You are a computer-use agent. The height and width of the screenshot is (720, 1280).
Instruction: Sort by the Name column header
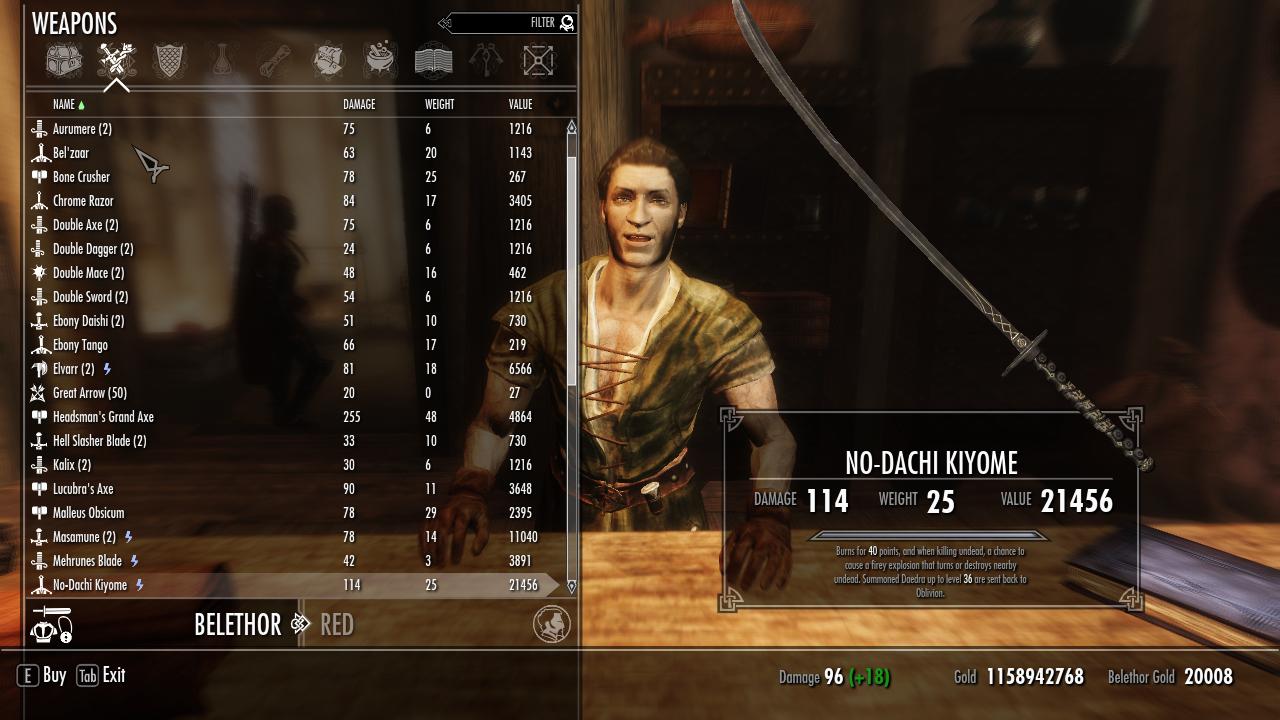click(64, 104)
